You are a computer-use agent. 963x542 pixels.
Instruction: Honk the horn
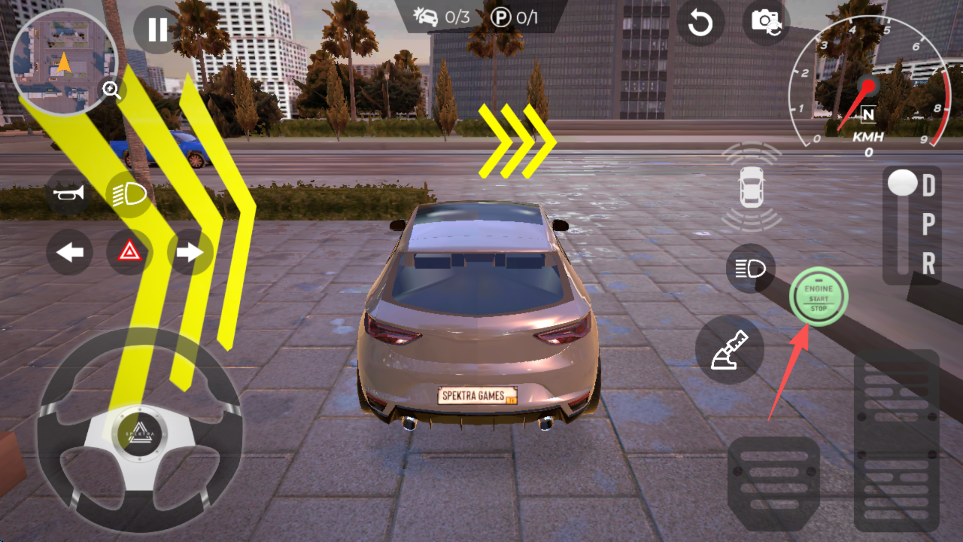(70, 193)
